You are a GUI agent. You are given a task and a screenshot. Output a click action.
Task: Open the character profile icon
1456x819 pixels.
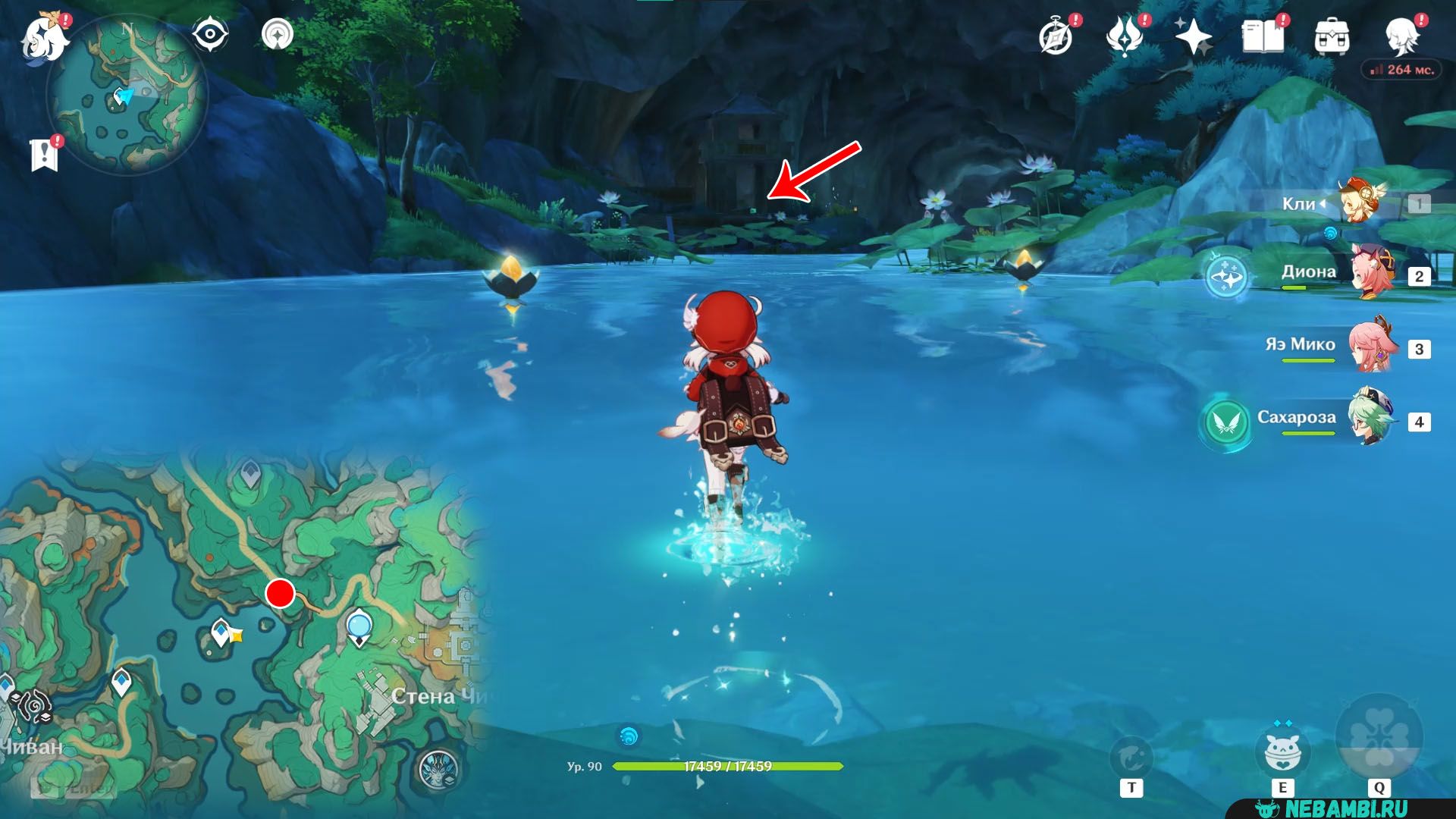click(x=1401, y=35)
